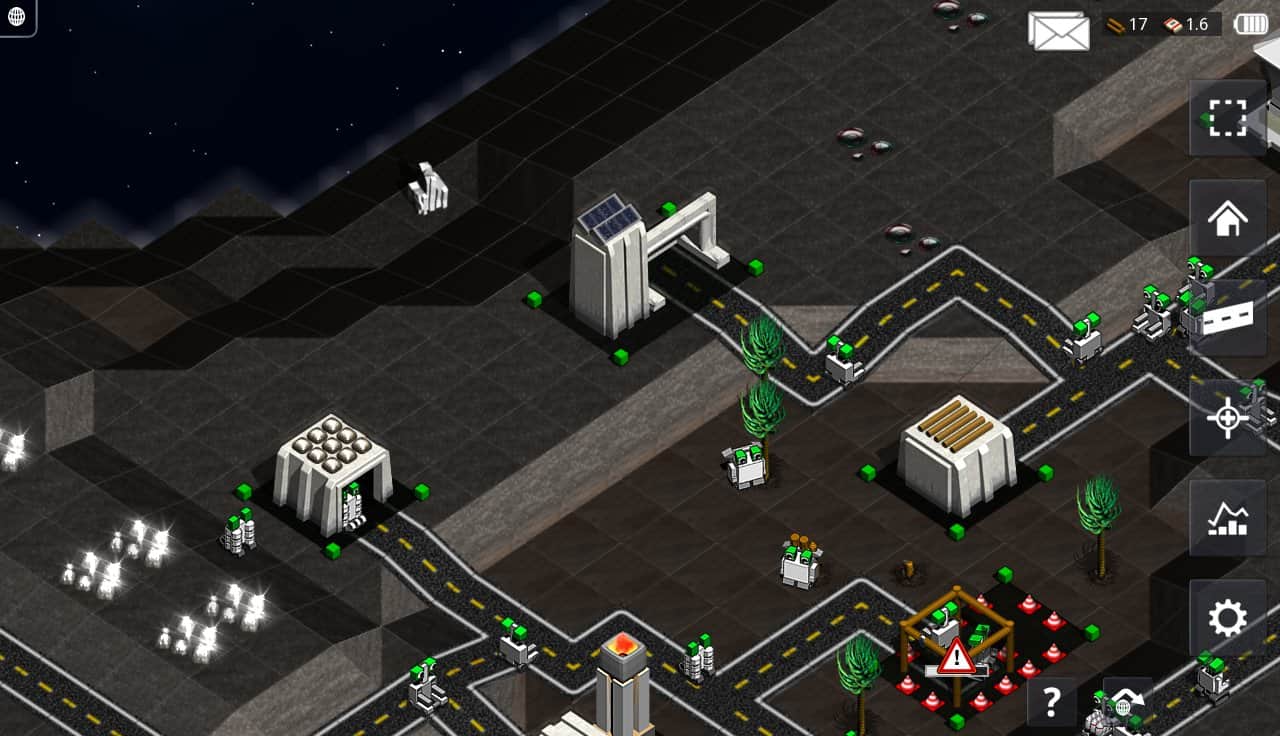Show the statistics chart panel

(x=1227, y=518)
